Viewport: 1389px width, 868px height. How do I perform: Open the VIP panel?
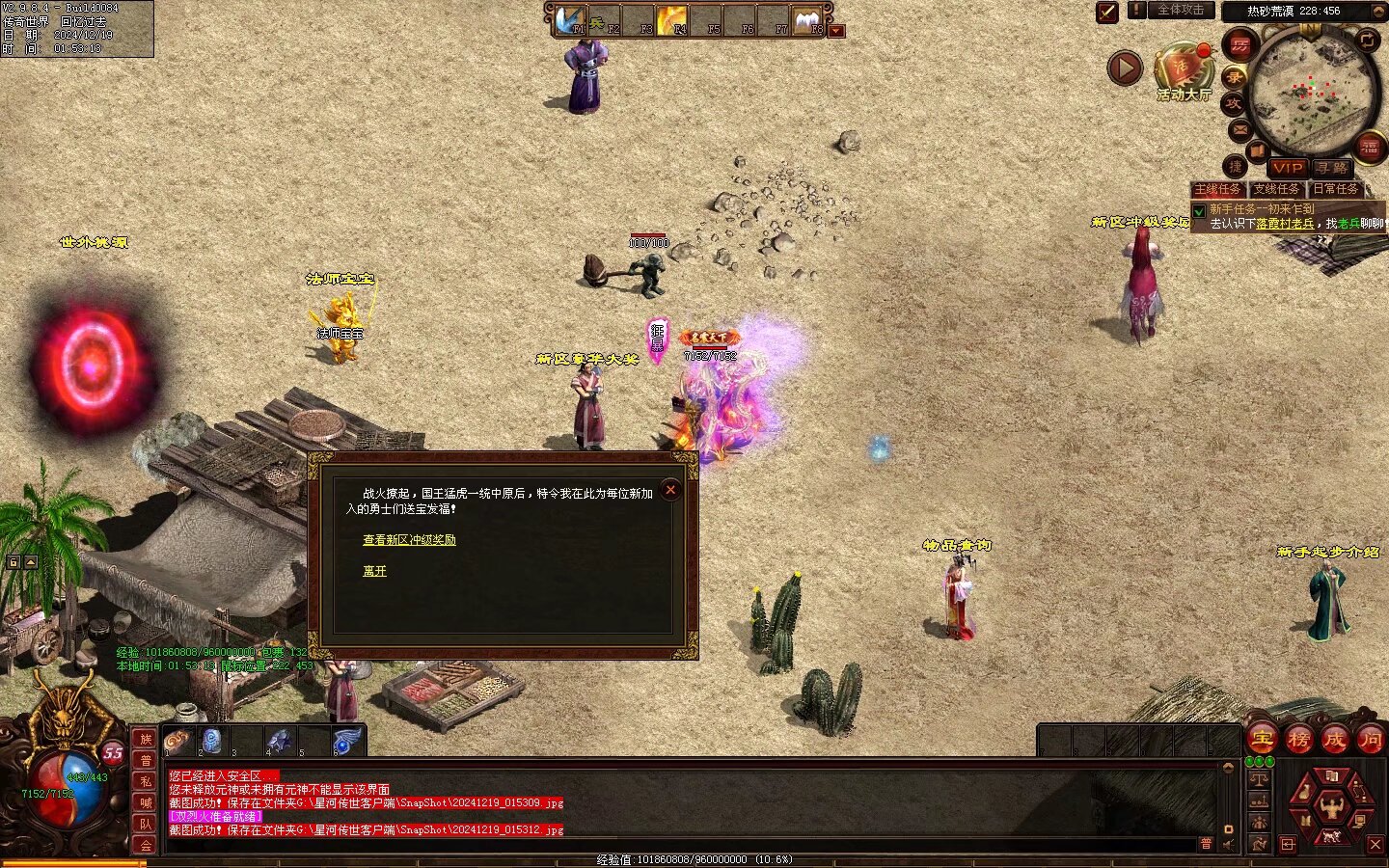[1287, 168]
